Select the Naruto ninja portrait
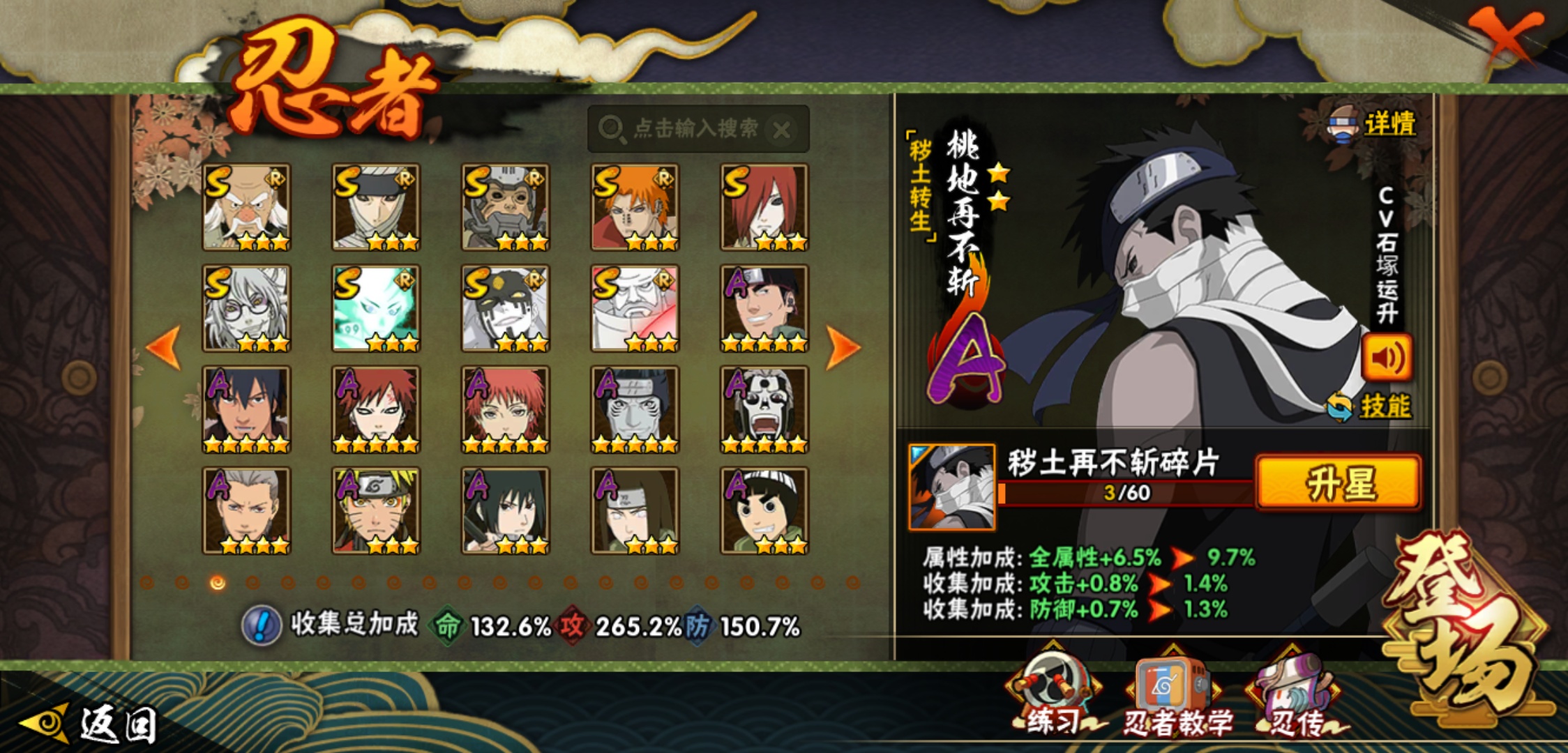The height and width of the screenshot is (753, 1568). tap(376, 511)
